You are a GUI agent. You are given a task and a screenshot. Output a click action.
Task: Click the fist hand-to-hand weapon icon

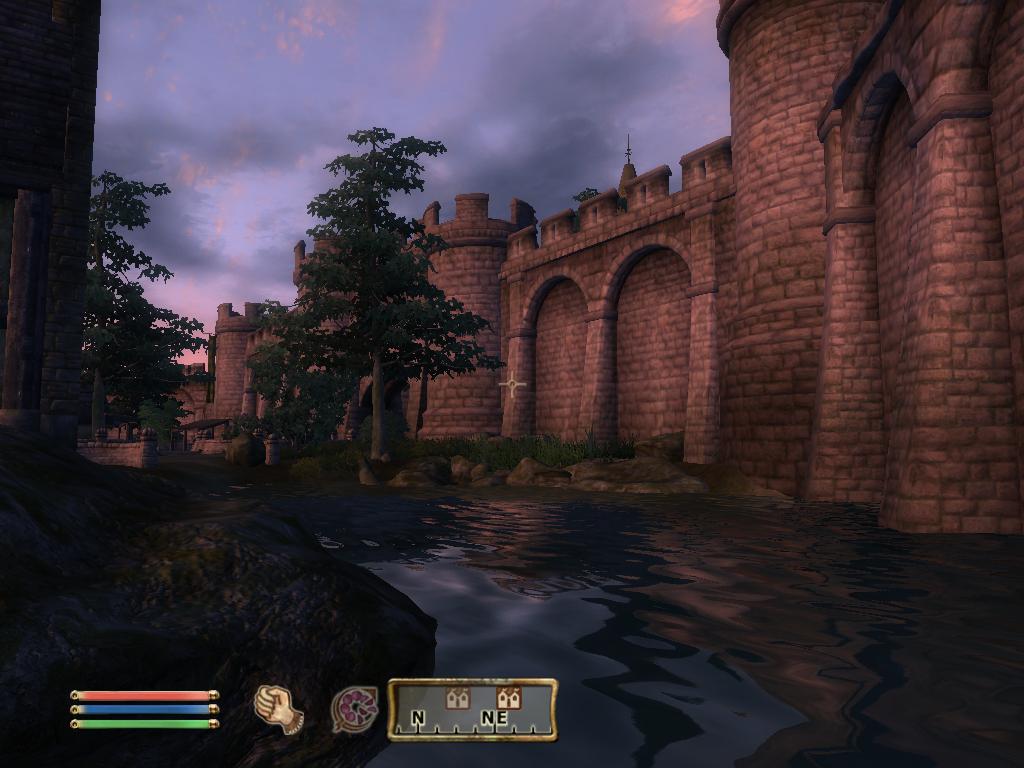pyautogui.click(x=279, y=709)
